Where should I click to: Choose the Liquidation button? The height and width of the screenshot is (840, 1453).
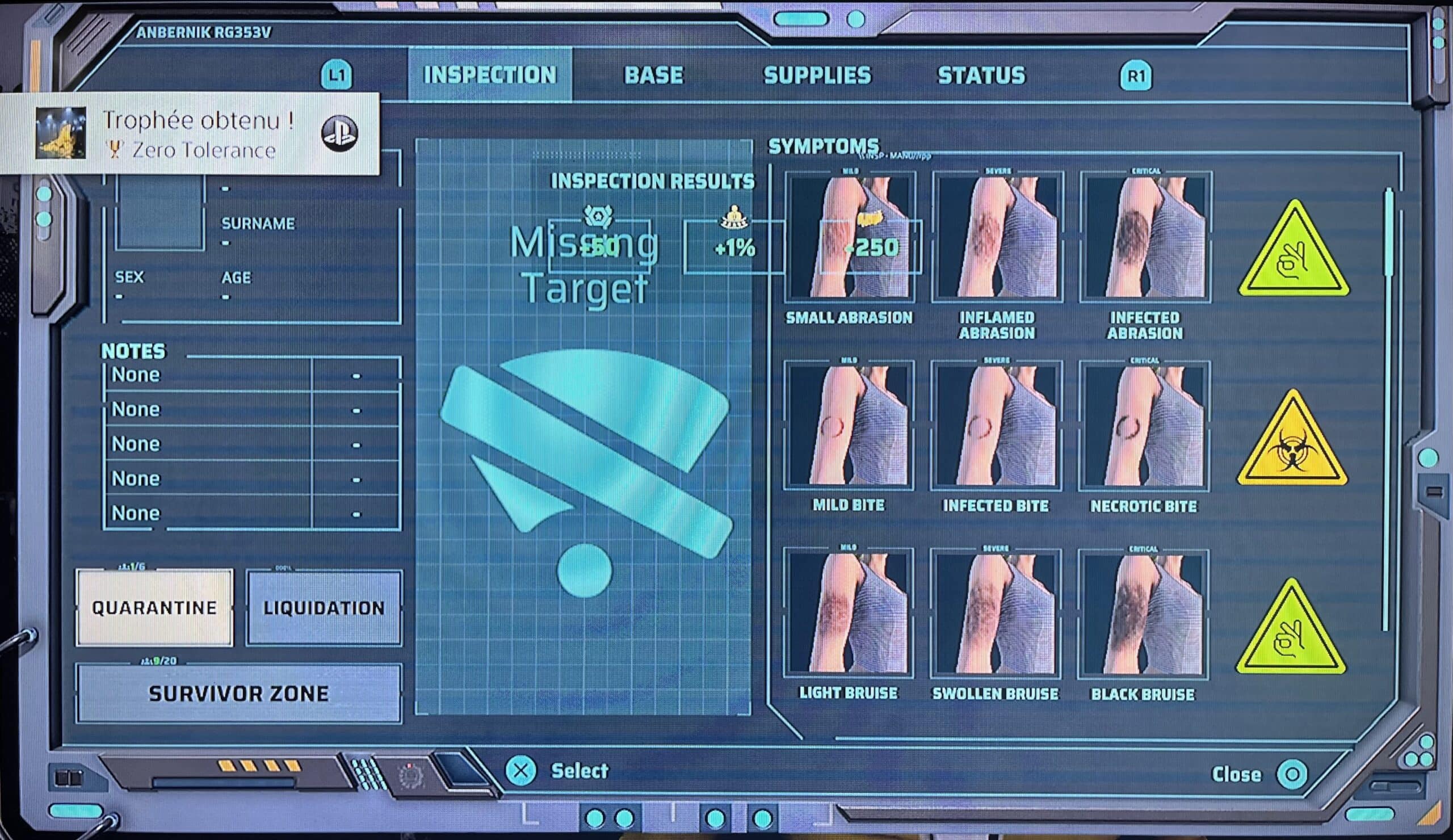[324, 608]
